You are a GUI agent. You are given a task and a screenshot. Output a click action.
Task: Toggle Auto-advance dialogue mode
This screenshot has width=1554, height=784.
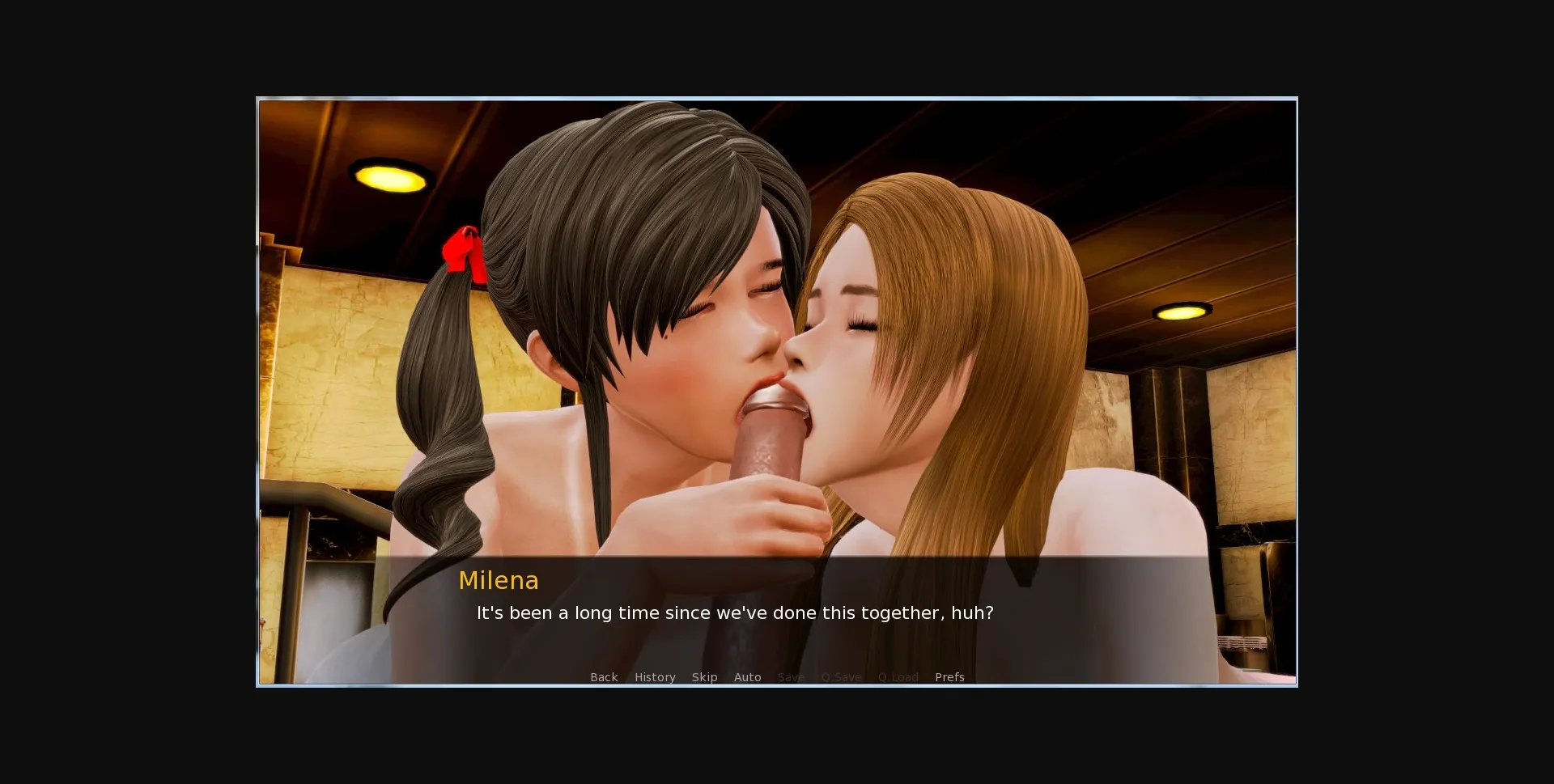pyautogui.click(x=747, y=677)
